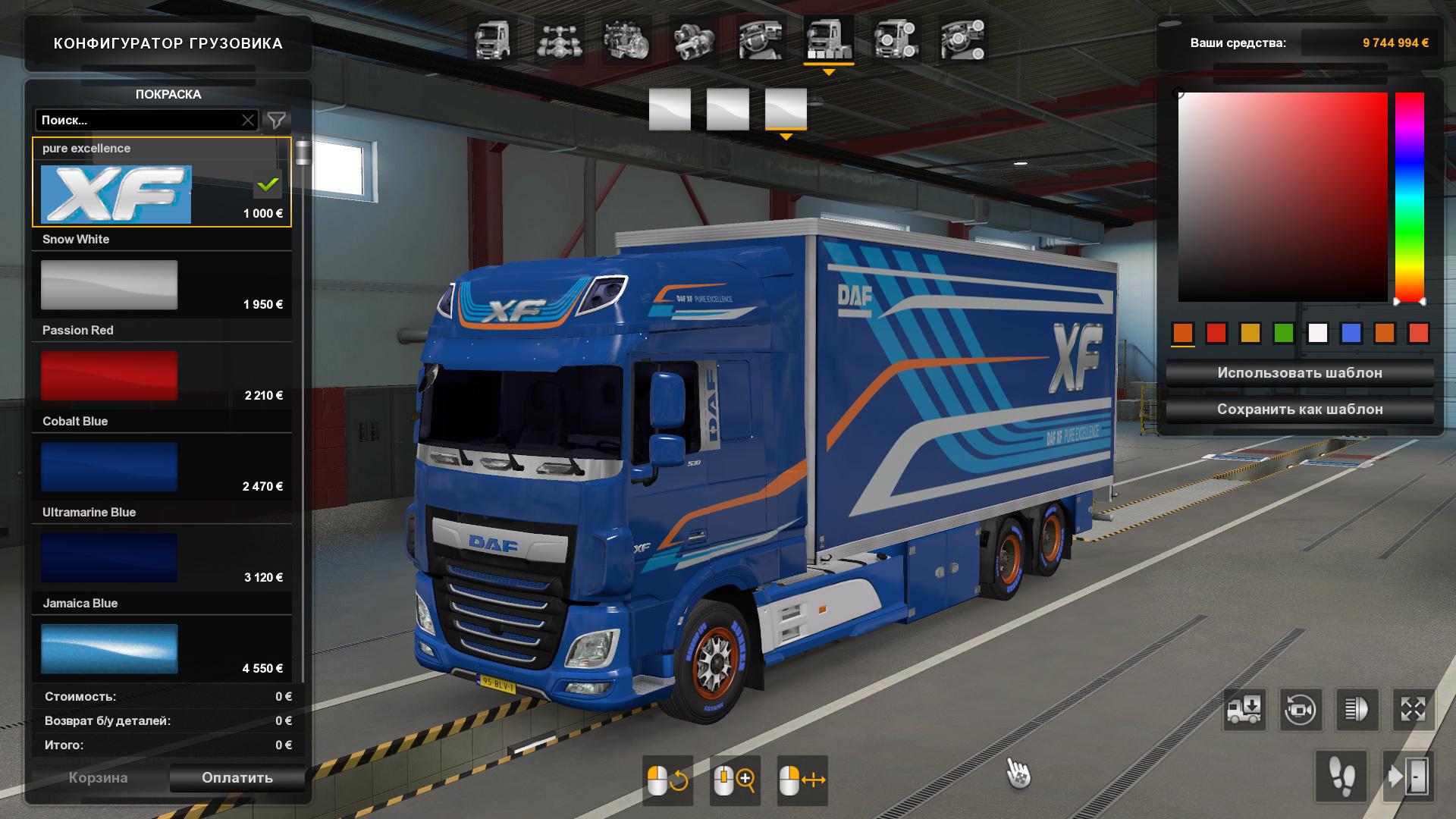Exit the configurator via door icon

(x=1408, y=777)
